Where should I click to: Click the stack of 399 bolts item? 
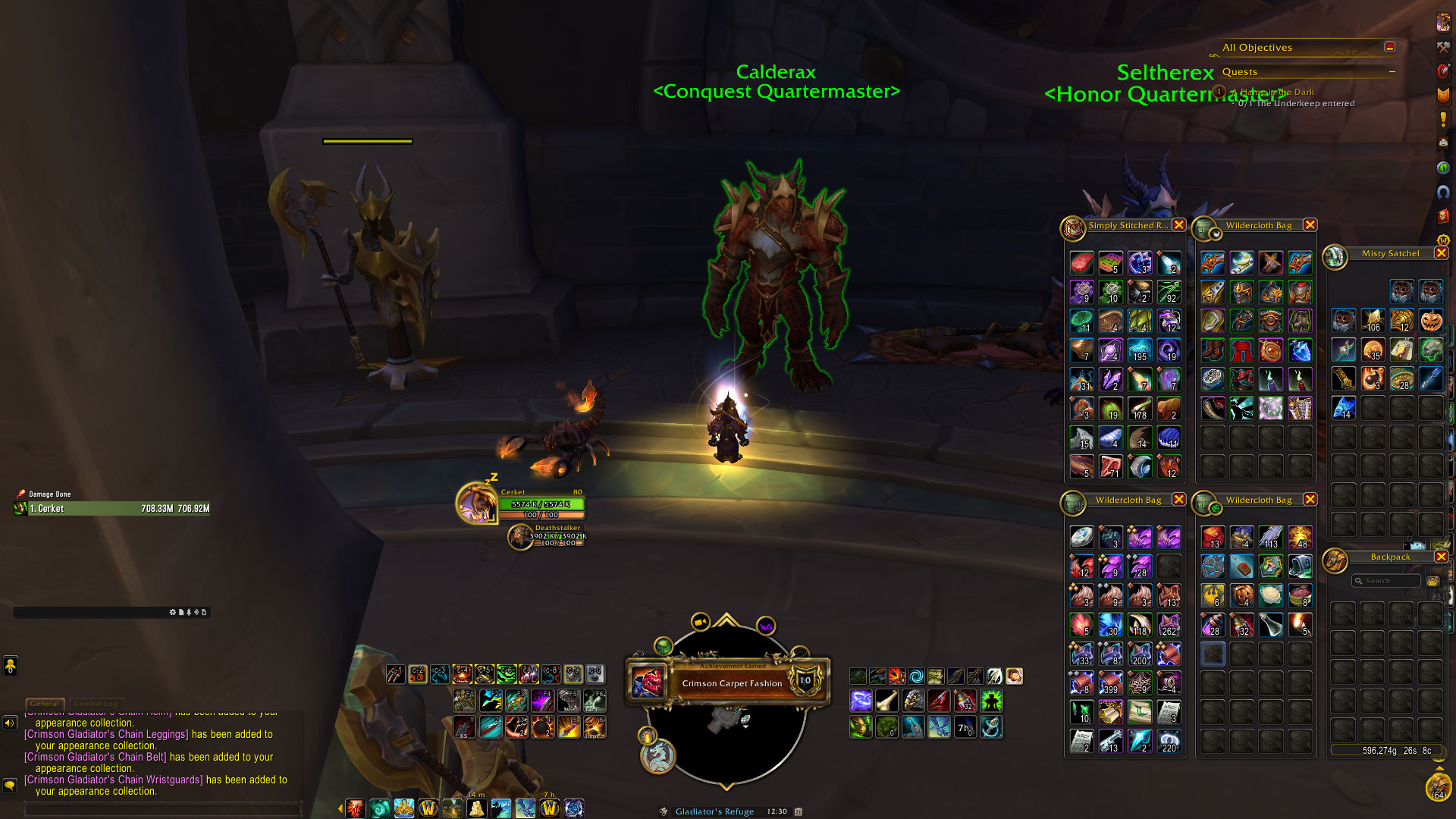click(x=1111, y=683)
